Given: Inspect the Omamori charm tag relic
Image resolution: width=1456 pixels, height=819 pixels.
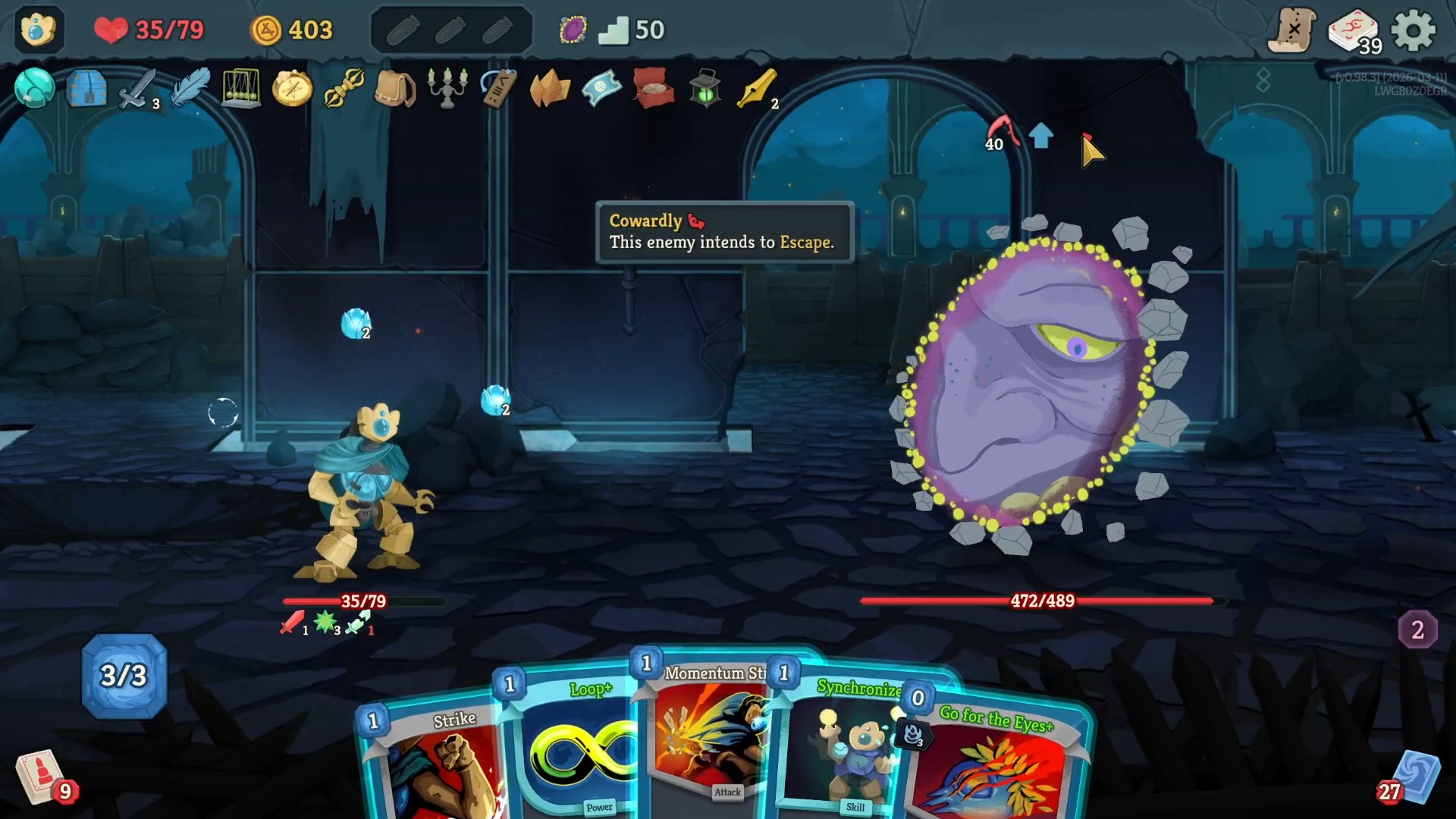Looking at the screenshot, I should 497,89.
